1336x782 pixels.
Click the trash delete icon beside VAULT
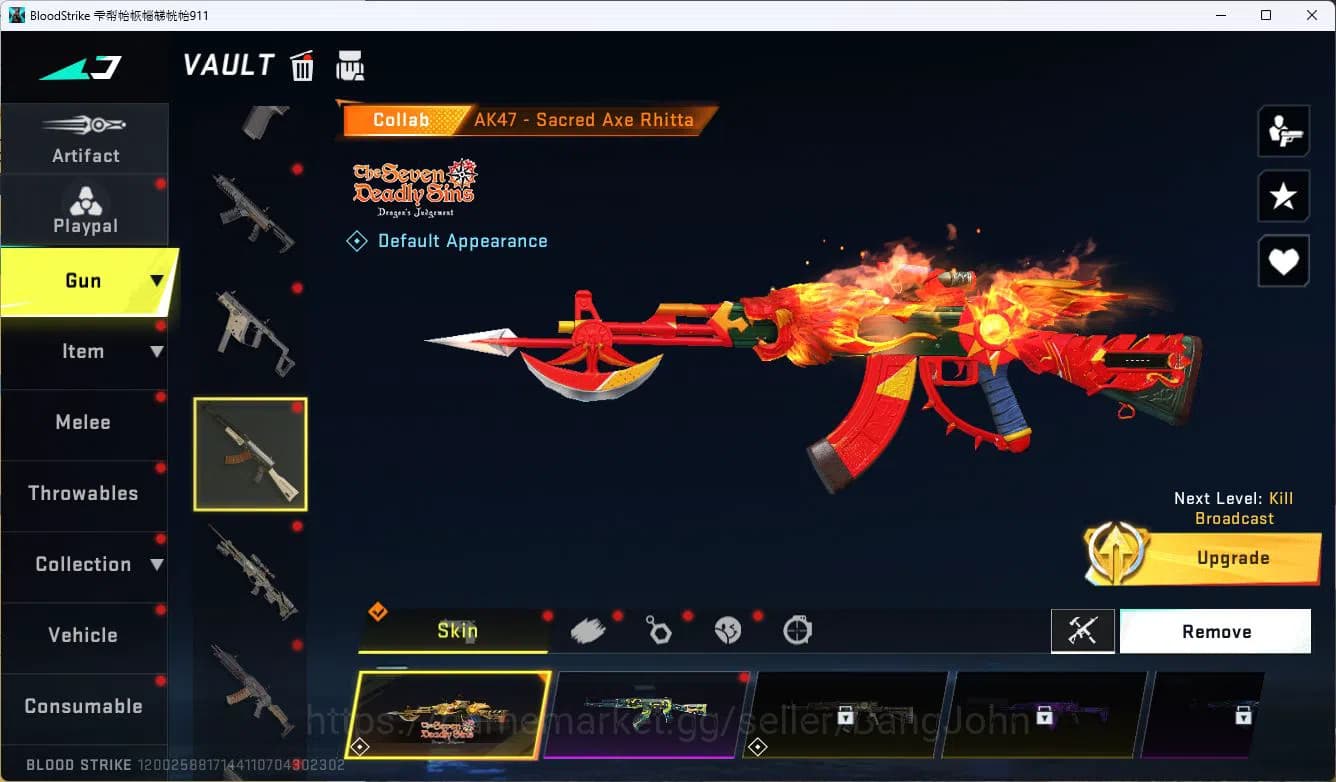tap(301, 65)
